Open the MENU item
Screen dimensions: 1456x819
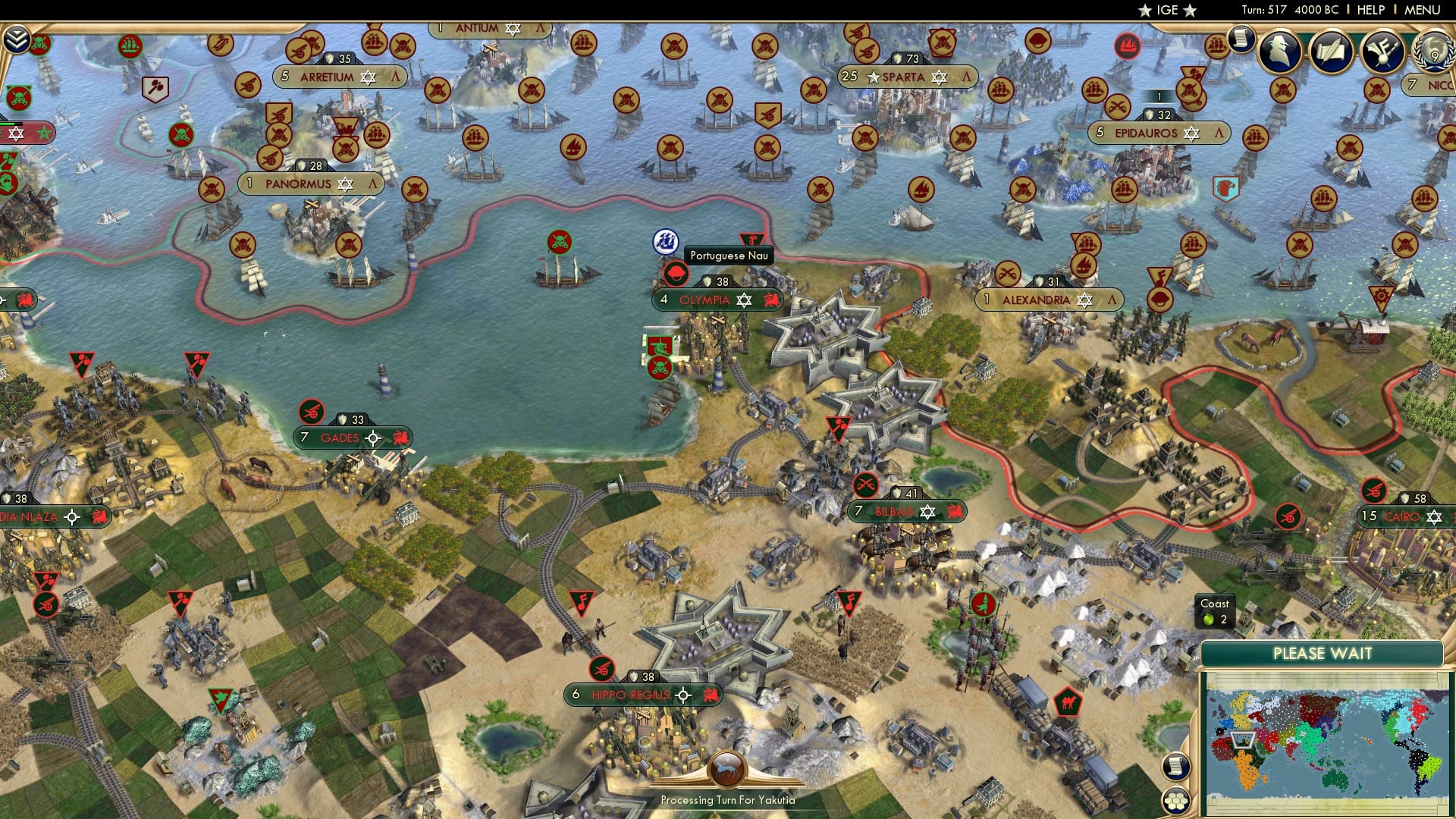(x=1424, y=10)
